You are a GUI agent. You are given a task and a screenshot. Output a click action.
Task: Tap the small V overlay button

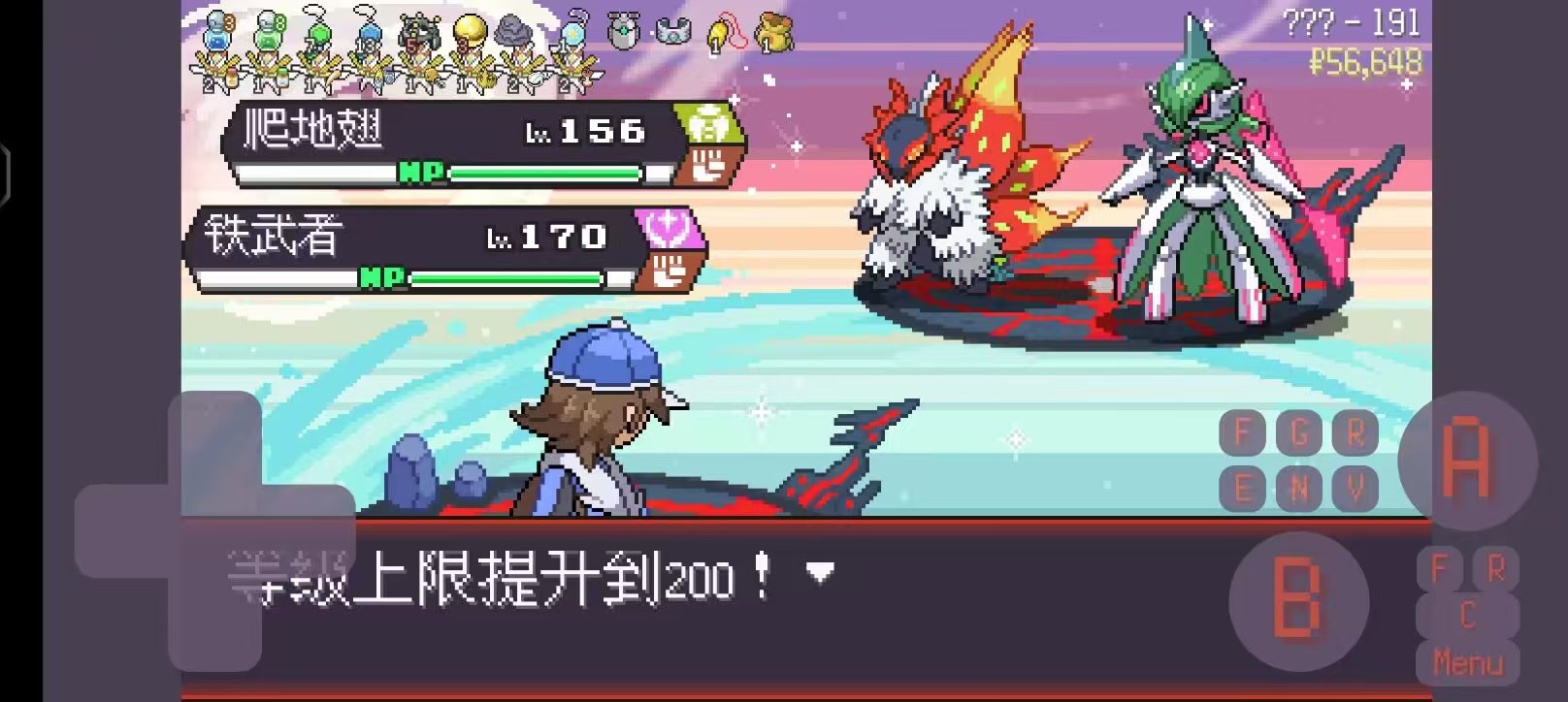point(1356,489)
